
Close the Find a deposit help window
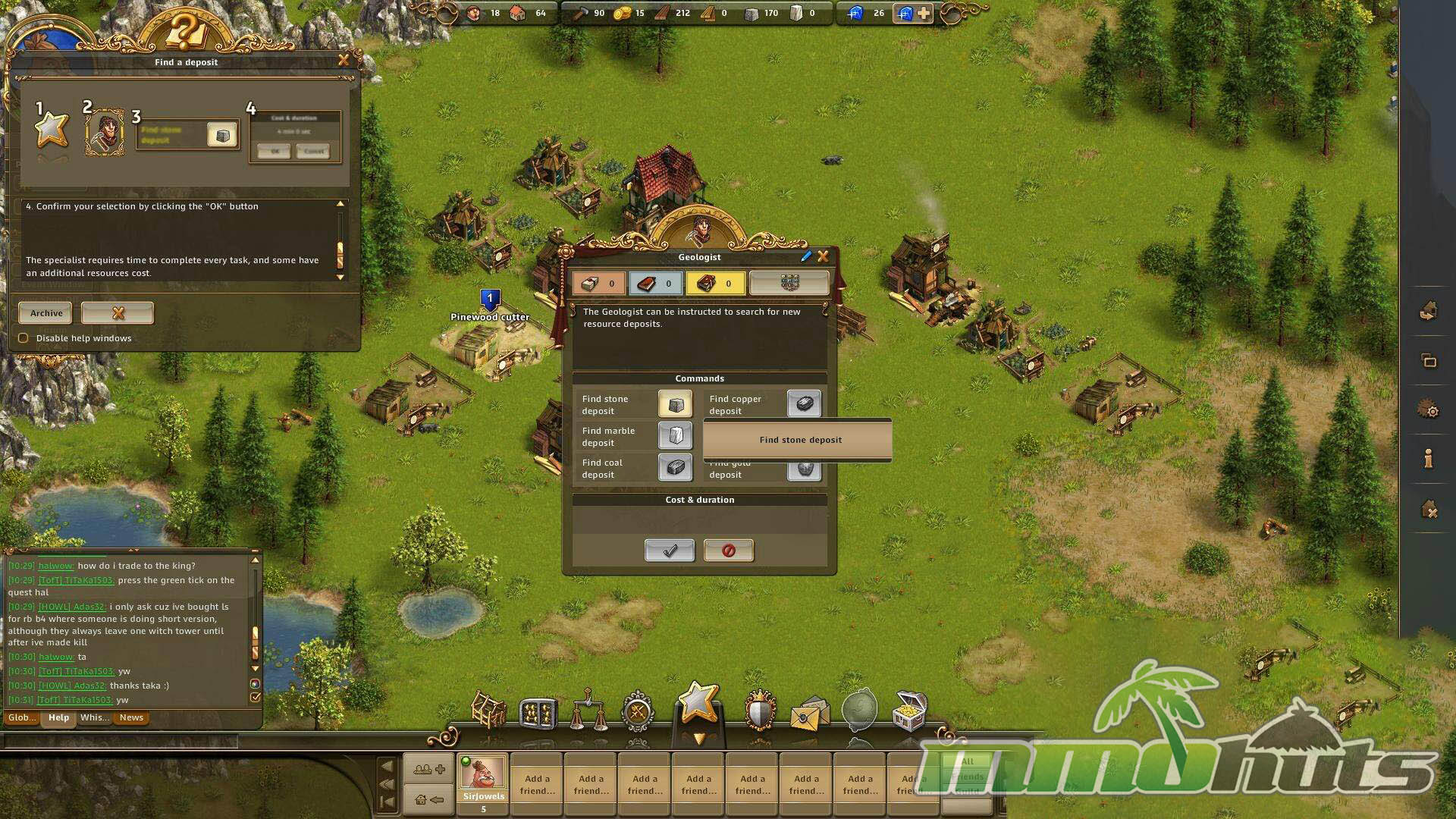tap(344, 60)
